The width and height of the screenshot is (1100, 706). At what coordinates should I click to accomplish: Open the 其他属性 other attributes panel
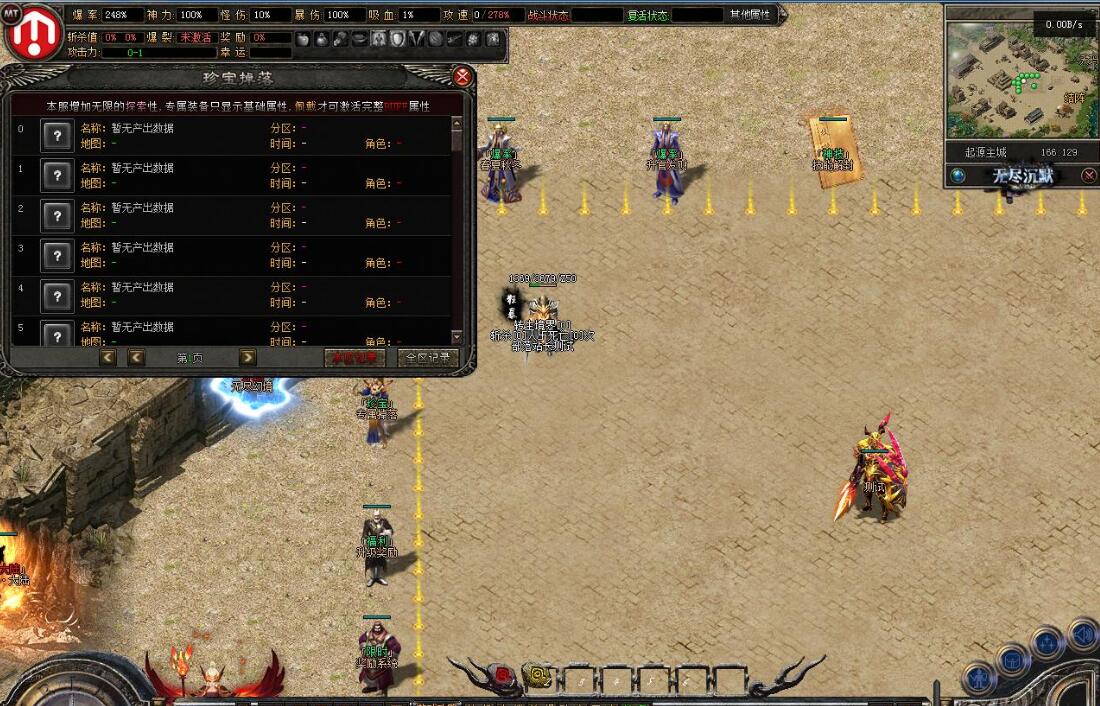pos(750,15)
